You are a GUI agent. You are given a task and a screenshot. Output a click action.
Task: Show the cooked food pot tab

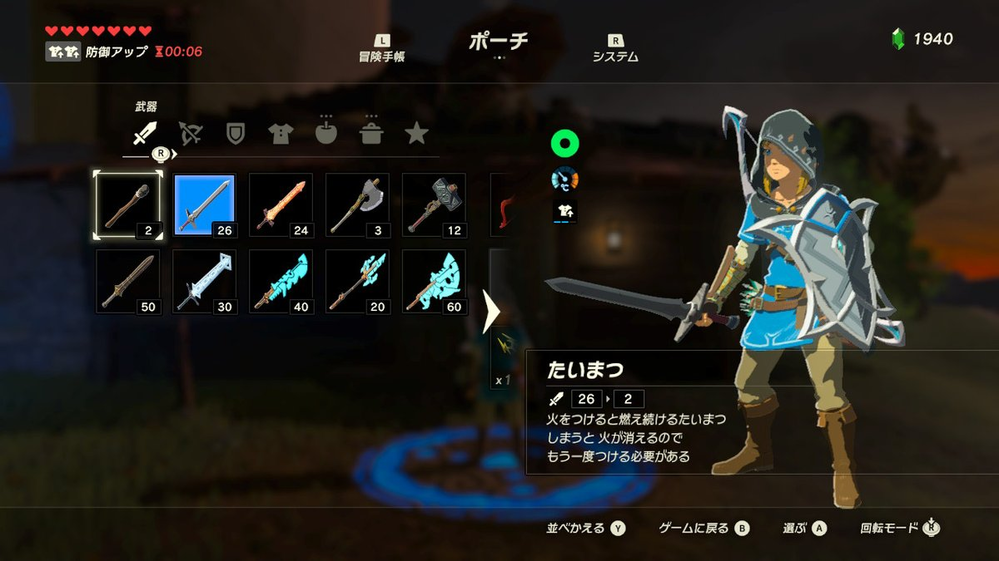371,133
